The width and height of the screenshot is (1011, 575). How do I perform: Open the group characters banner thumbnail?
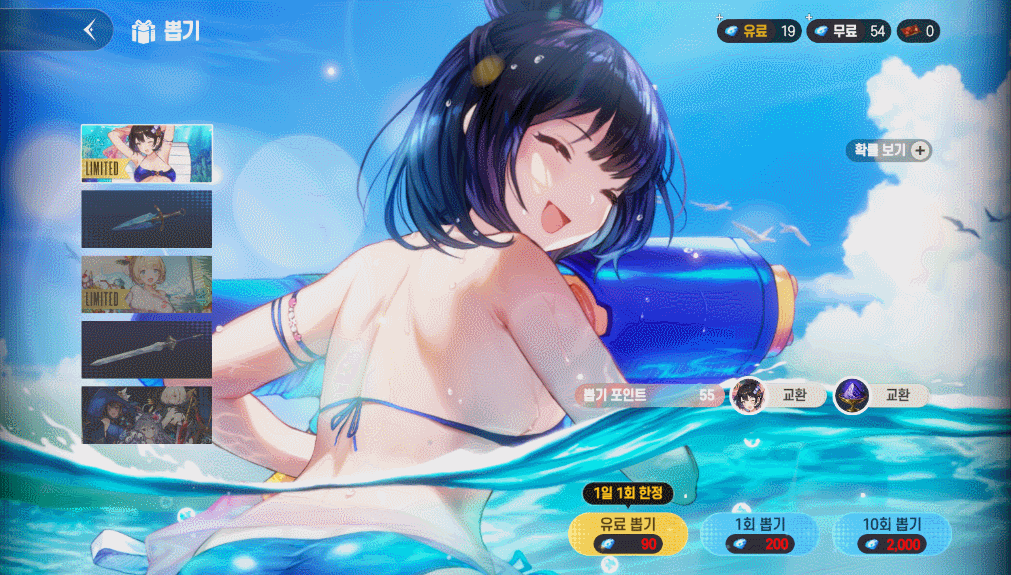(146, 415)
